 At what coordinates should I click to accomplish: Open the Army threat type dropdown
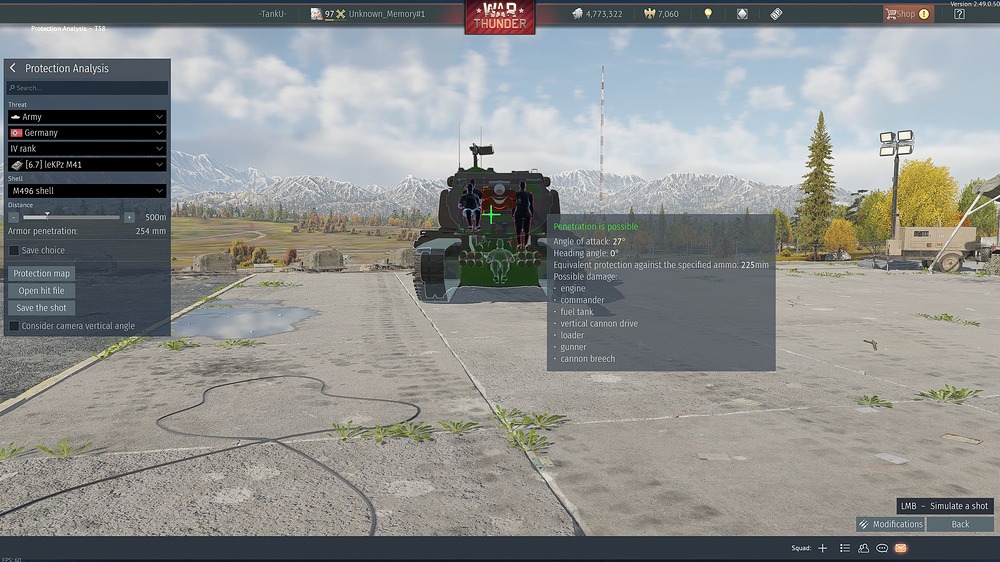point(87,117)
